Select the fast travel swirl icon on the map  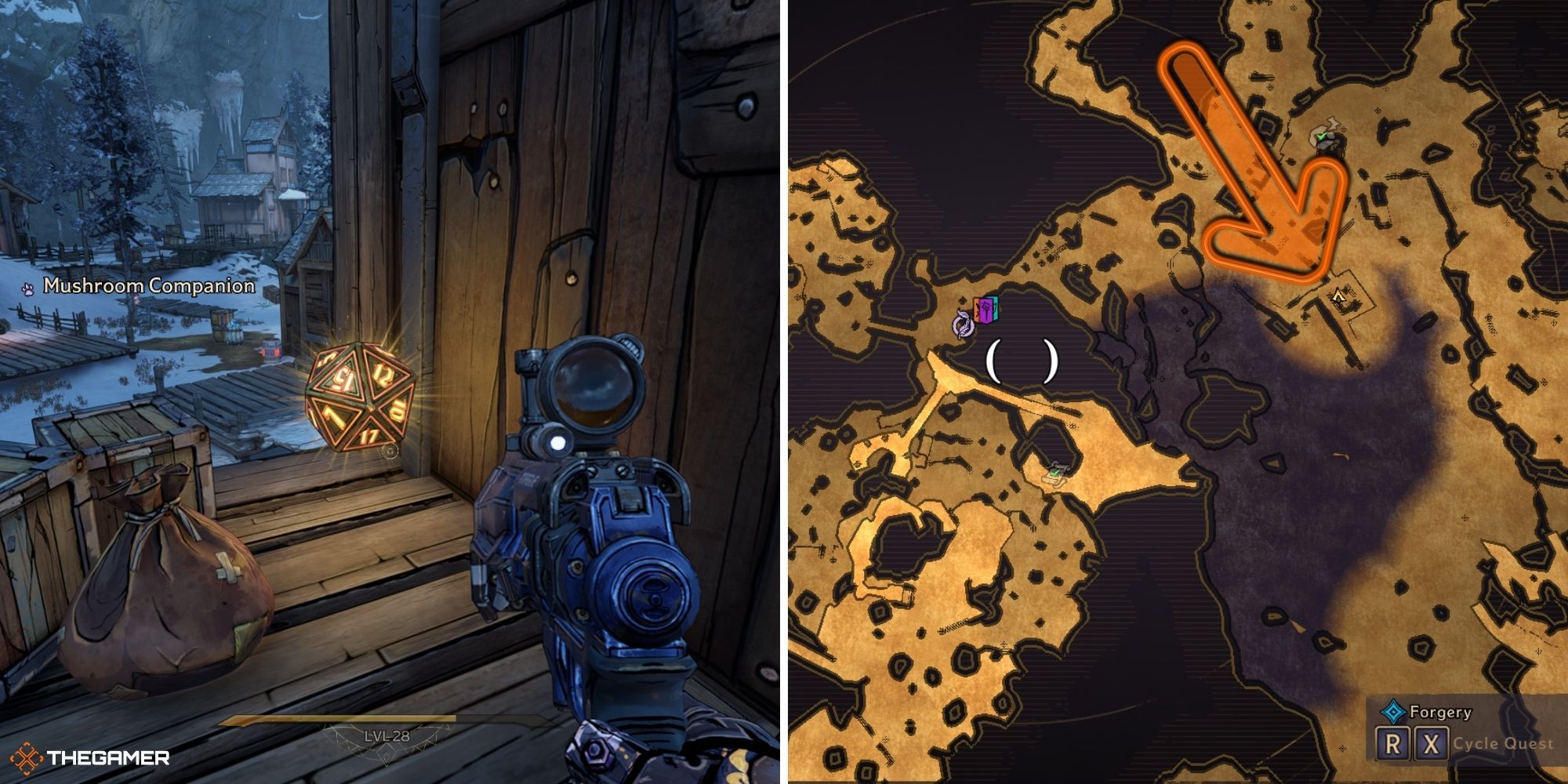pos(964,326)
